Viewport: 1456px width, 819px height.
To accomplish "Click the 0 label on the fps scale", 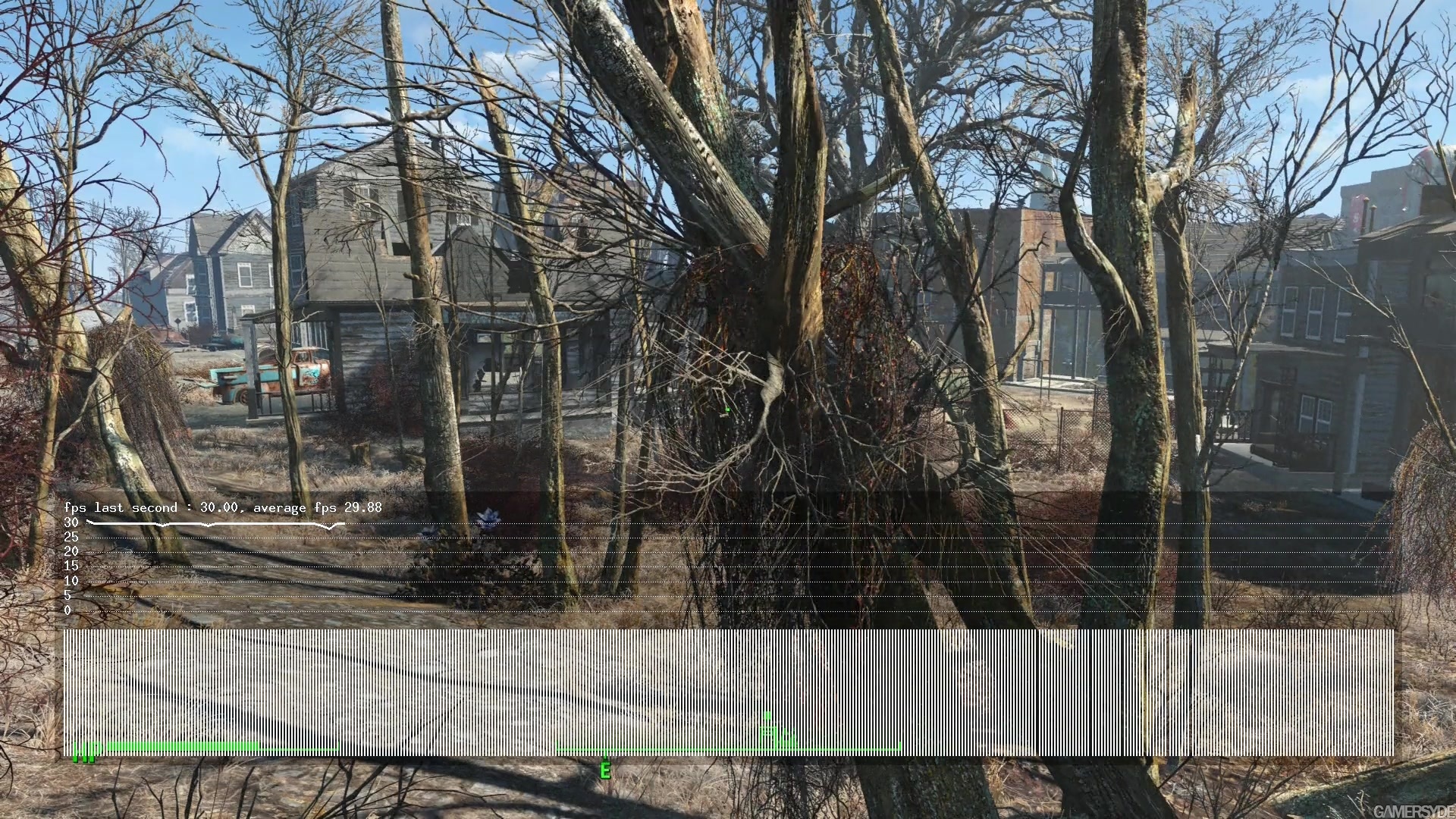I will (70, 609).
